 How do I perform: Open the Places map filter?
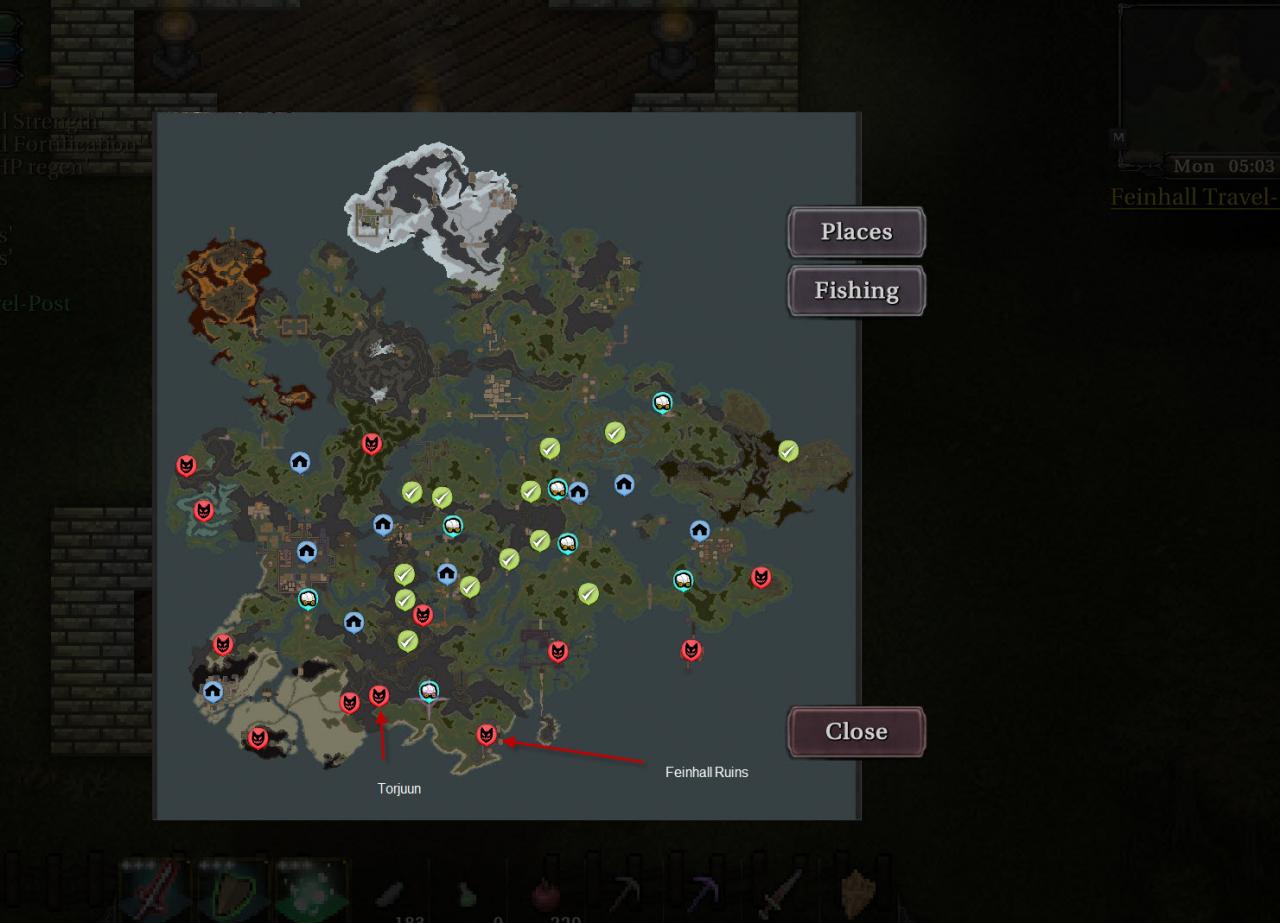(856, 232)
